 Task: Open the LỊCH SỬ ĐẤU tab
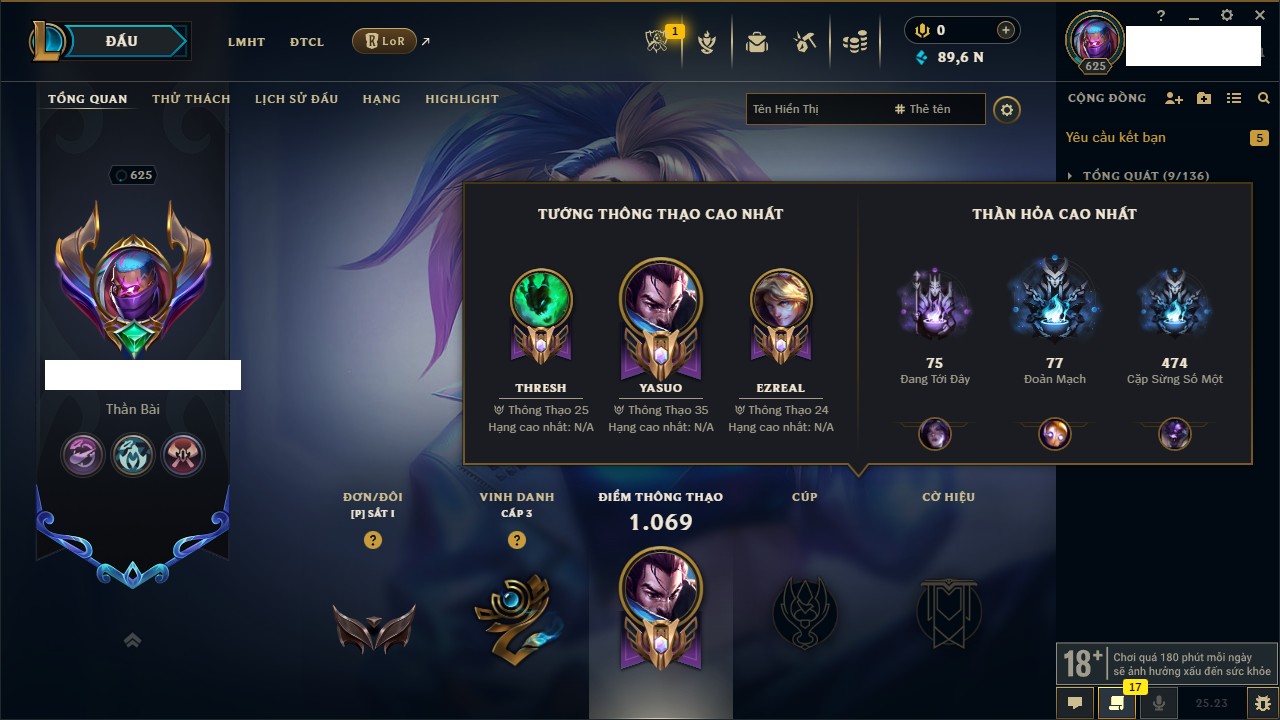[296, 99]
